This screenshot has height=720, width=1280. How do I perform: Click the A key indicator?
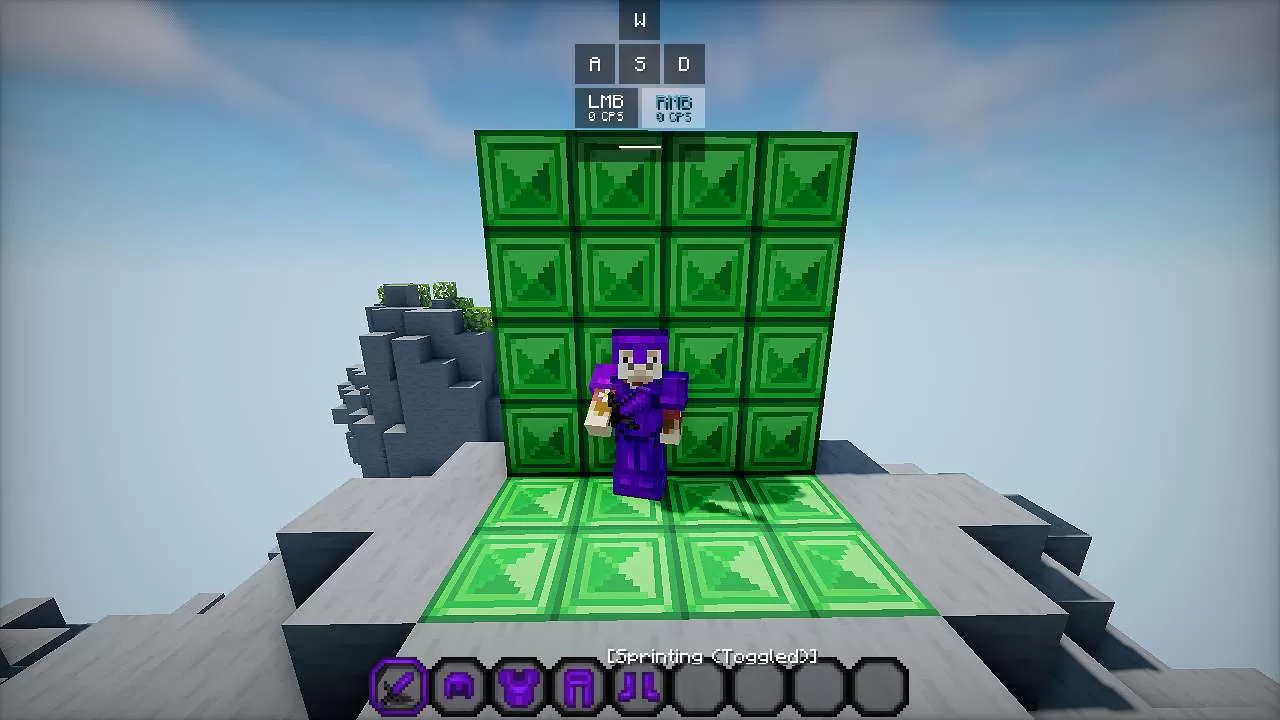click(x=595, y=63)
